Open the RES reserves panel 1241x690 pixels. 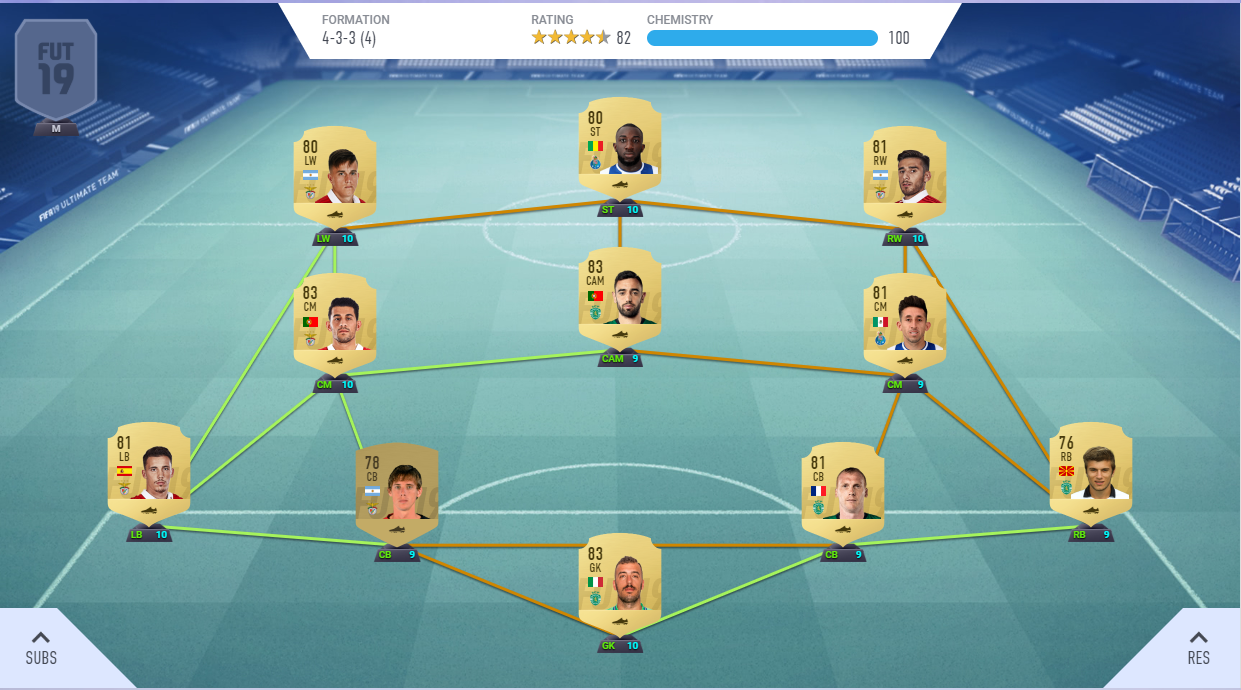(1198, 648)
